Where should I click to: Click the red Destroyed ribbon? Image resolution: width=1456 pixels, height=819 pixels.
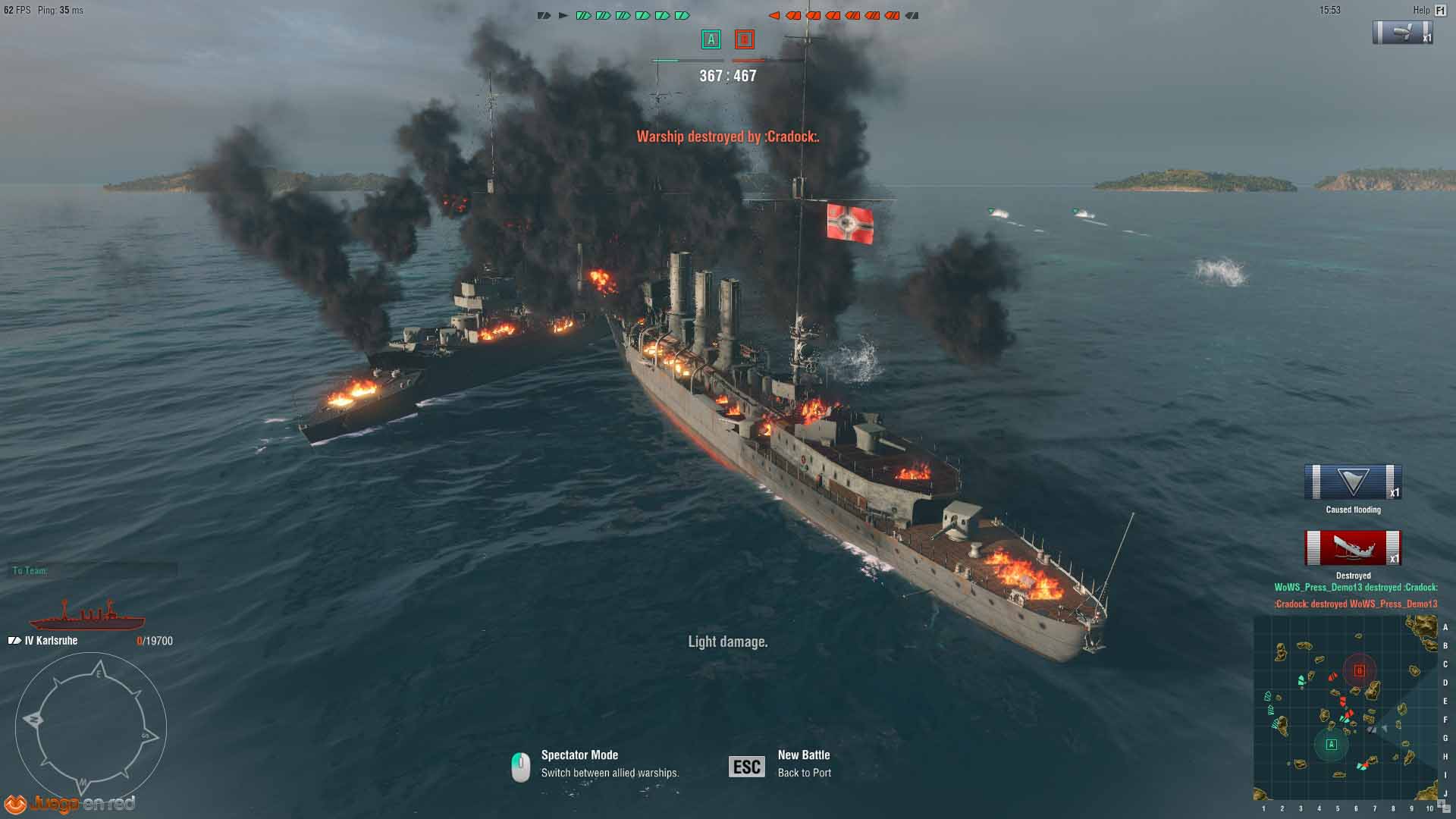(1353, 548)
